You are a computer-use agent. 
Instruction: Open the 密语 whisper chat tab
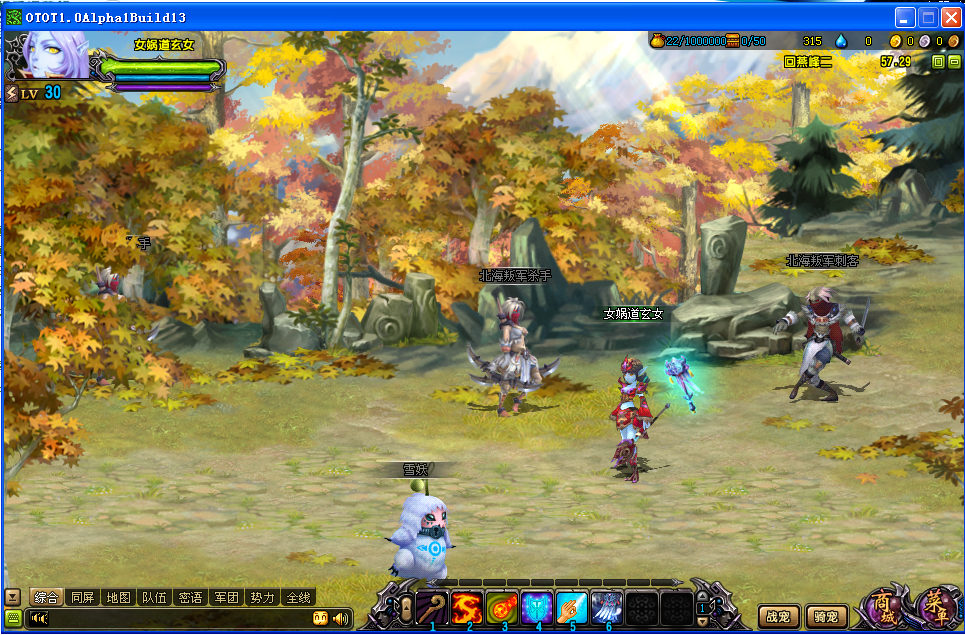[x=190, y=597]
